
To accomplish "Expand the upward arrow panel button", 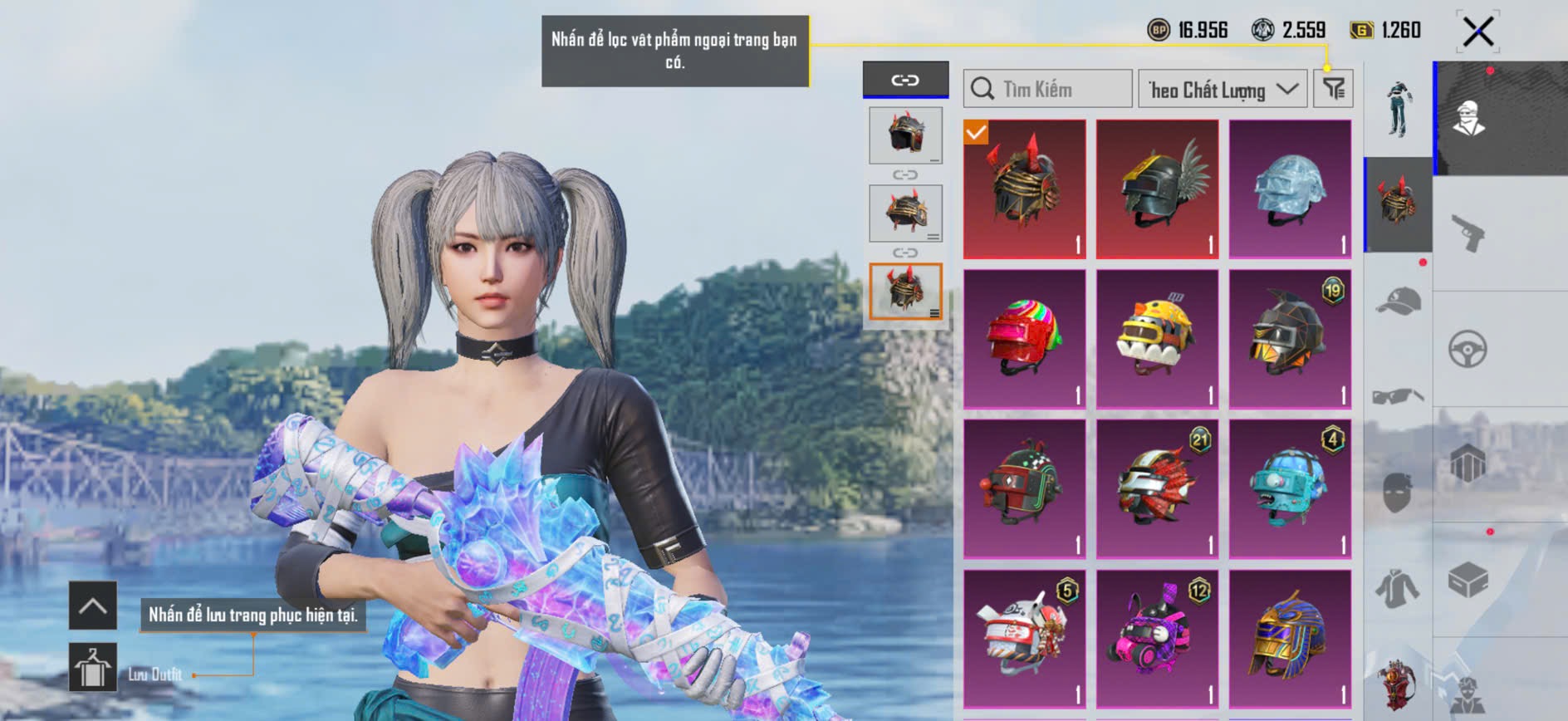I will coord(92,606).
